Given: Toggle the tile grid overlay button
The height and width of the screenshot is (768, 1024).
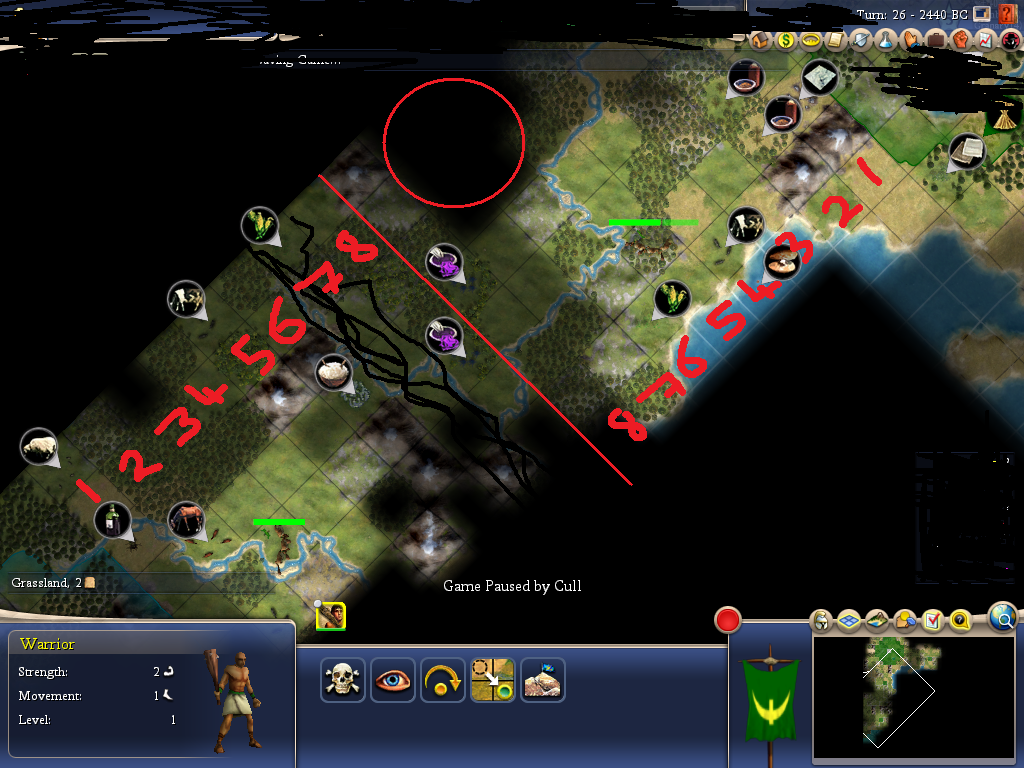Looking at the screenshot, I should tap(849, 622).
